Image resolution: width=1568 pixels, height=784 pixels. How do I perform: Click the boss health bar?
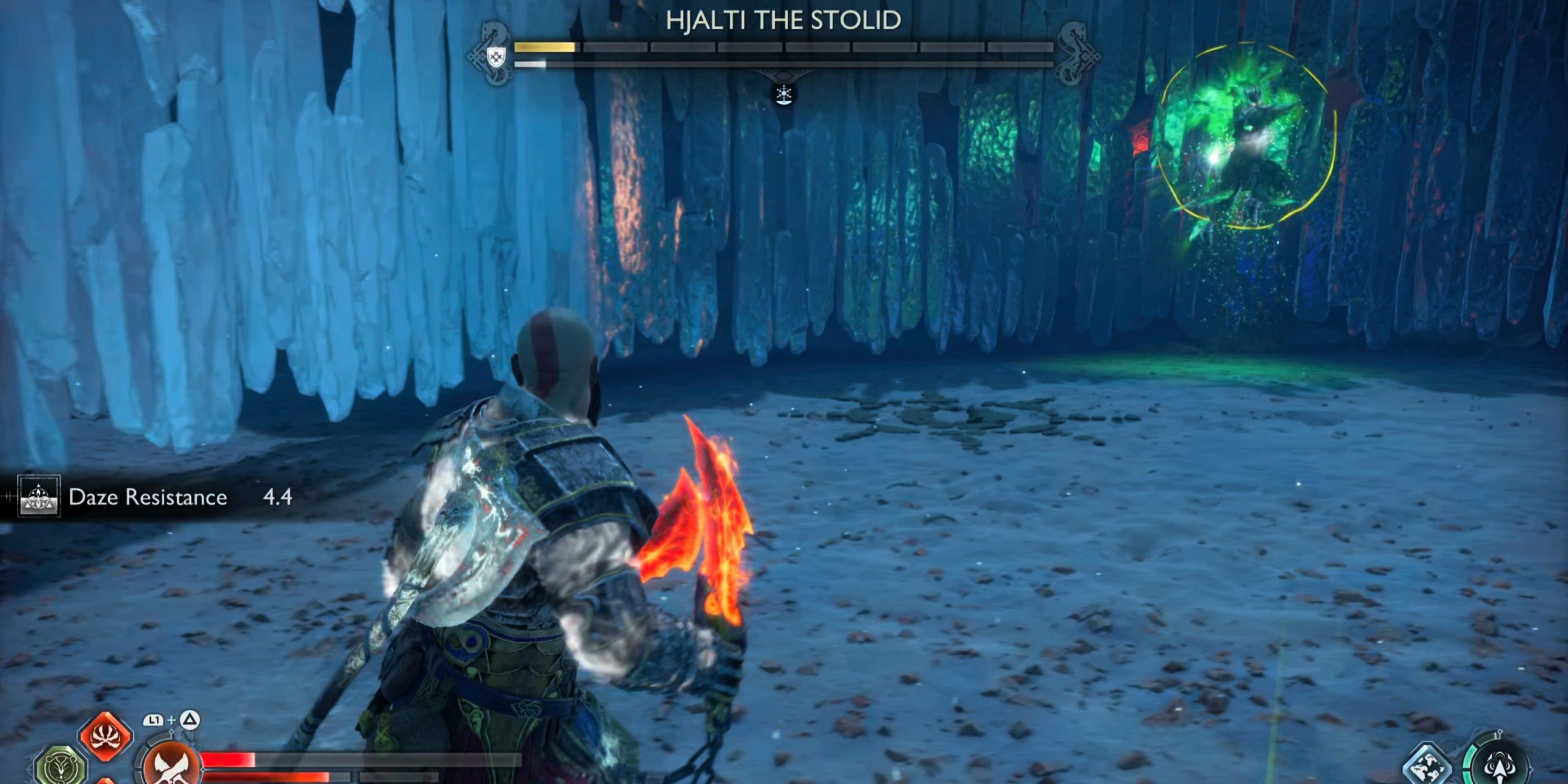[x=785, y=47]
